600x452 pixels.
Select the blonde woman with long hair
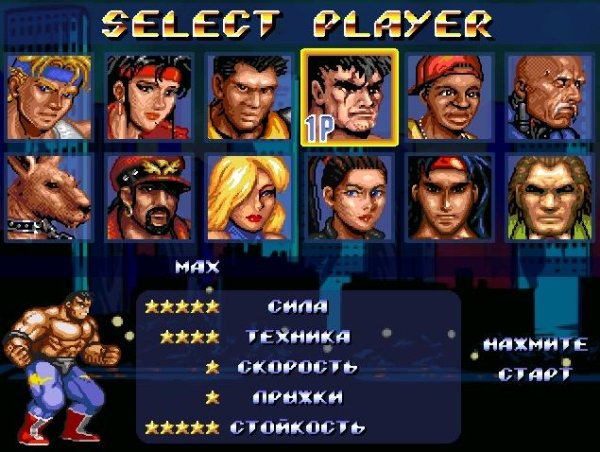point(249,197)
